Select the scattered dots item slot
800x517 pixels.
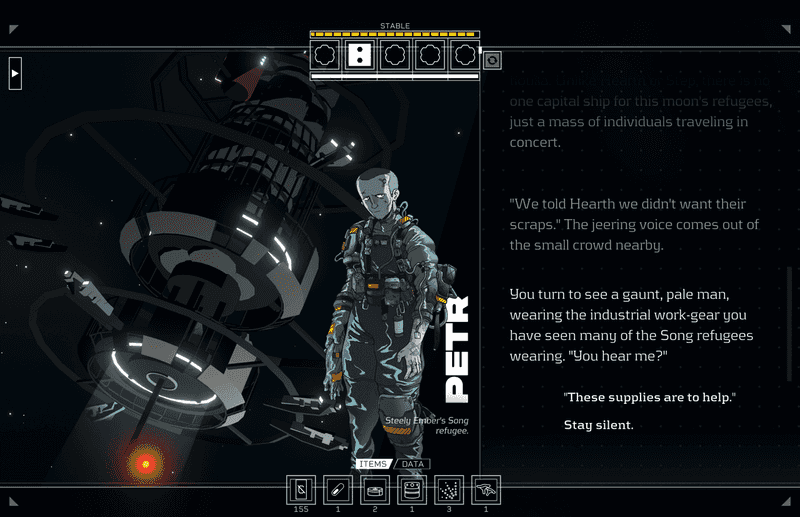click(449, 489)
